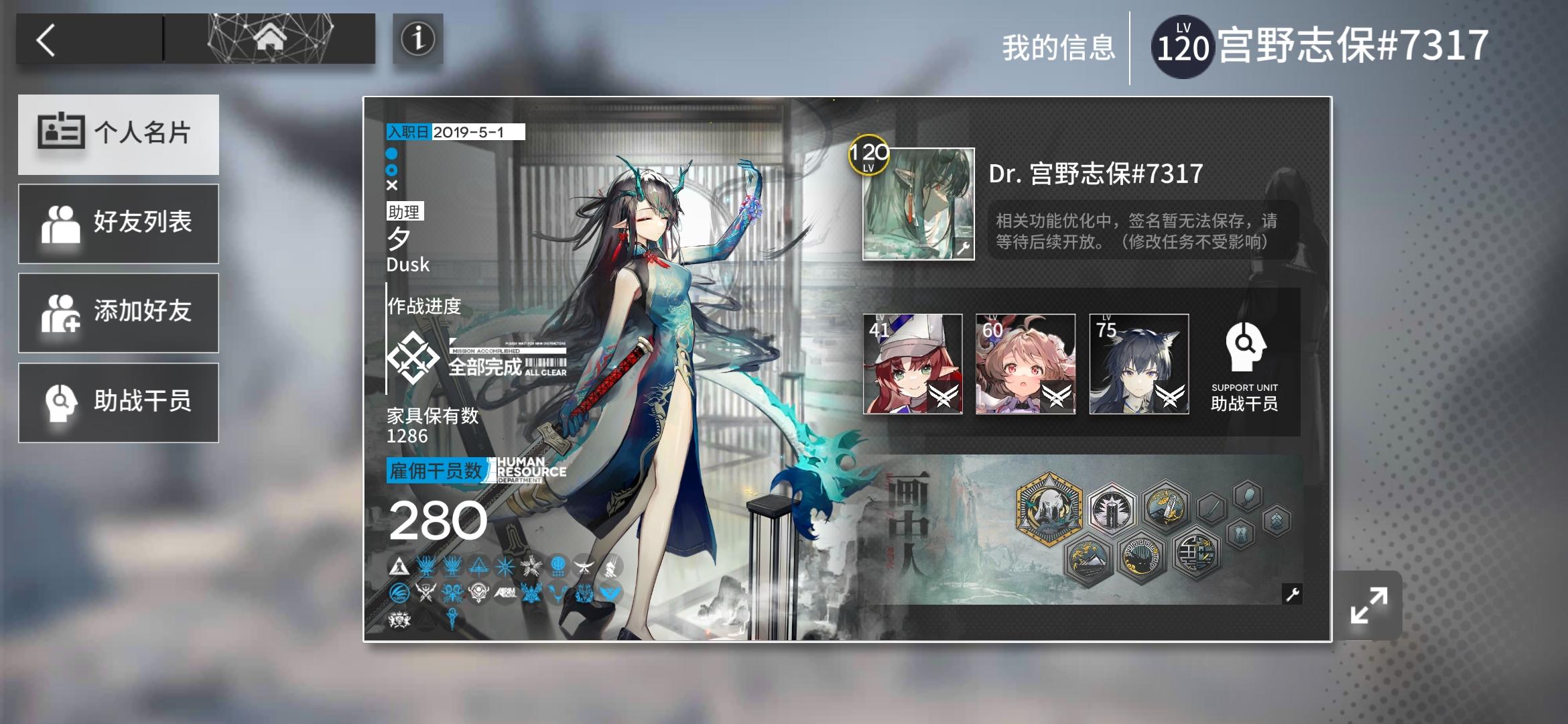Viewport: 1568px width, 724px height.
Task: Expand the profile card to fullscreen
Action: pyautogui.click(x=1368, y=605)
